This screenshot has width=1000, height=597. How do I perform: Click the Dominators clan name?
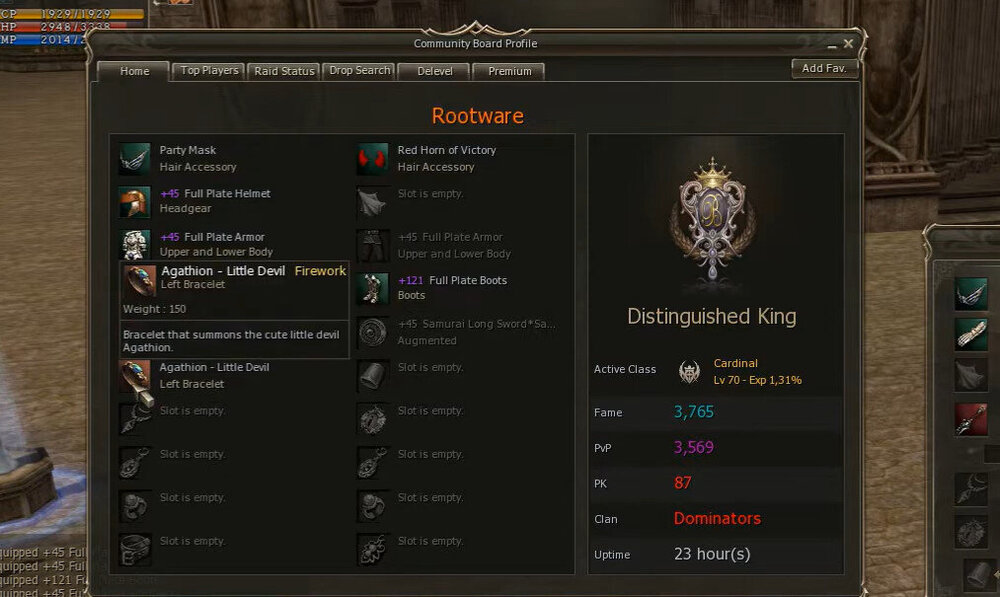point(717,518)
